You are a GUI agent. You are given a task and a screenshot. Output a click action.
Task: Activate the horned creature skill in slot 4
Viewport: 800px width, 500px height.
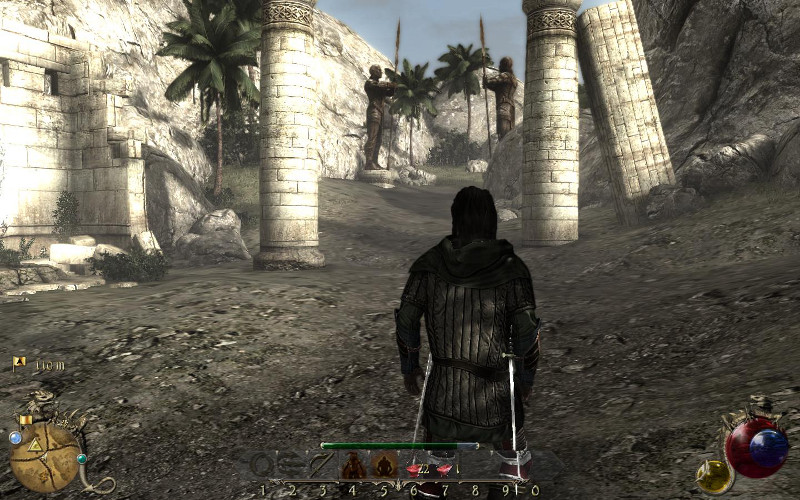tap(352, 465)
